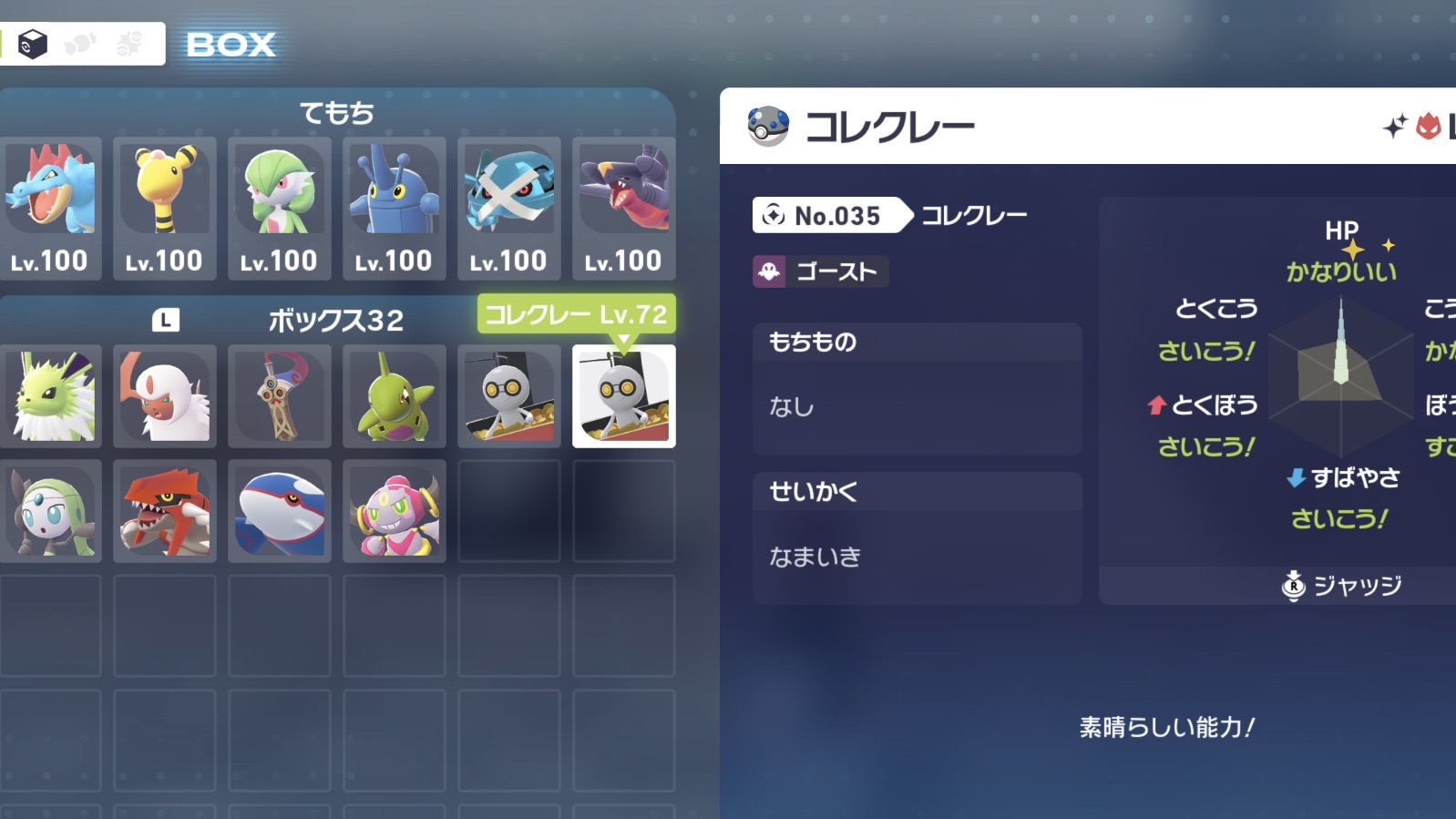Choose Meloetta in the box
The width and height of the screenshot is (1456, 819).
click(50, 511)
